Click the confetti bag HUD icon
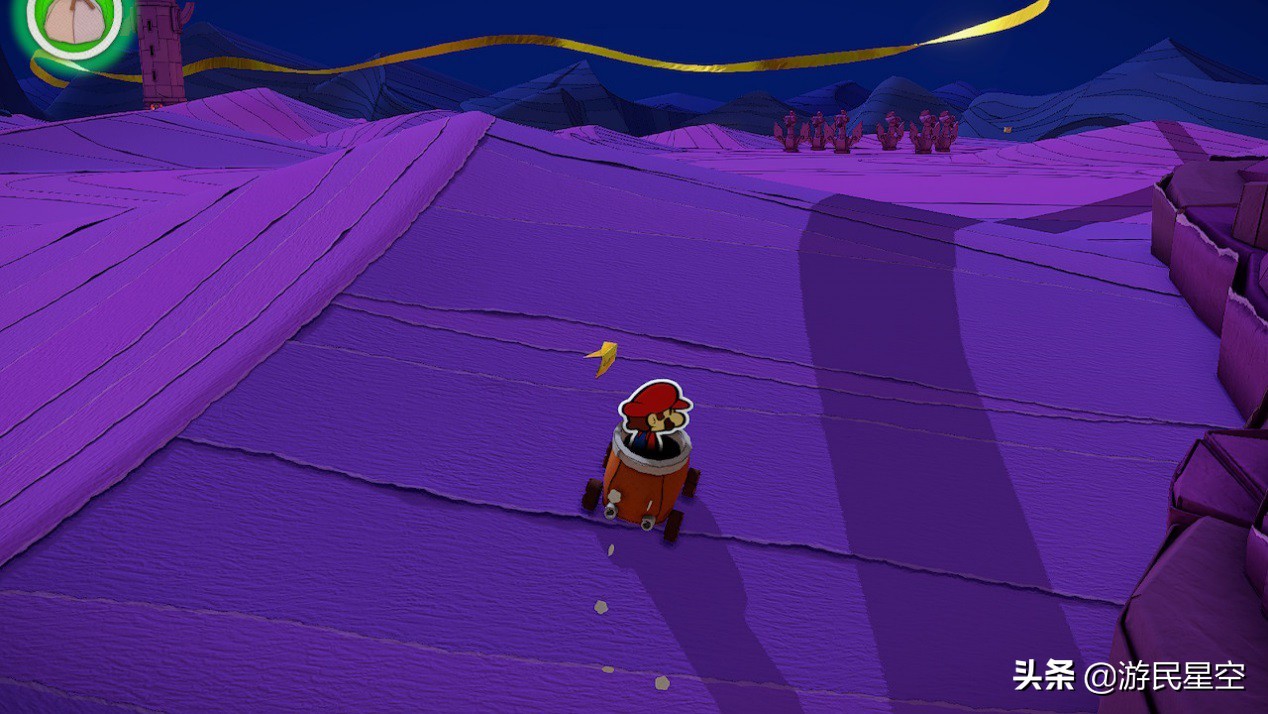This screenshot has height=714, width=1268. tap(78, 22)
